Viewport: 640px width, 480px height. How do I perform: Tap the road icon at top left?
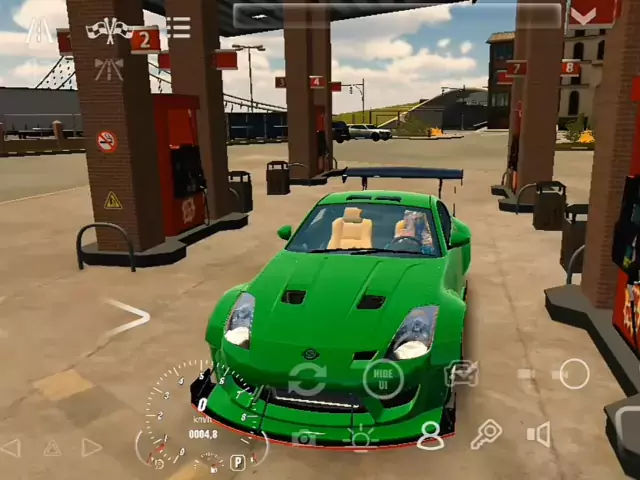point(39,31)
